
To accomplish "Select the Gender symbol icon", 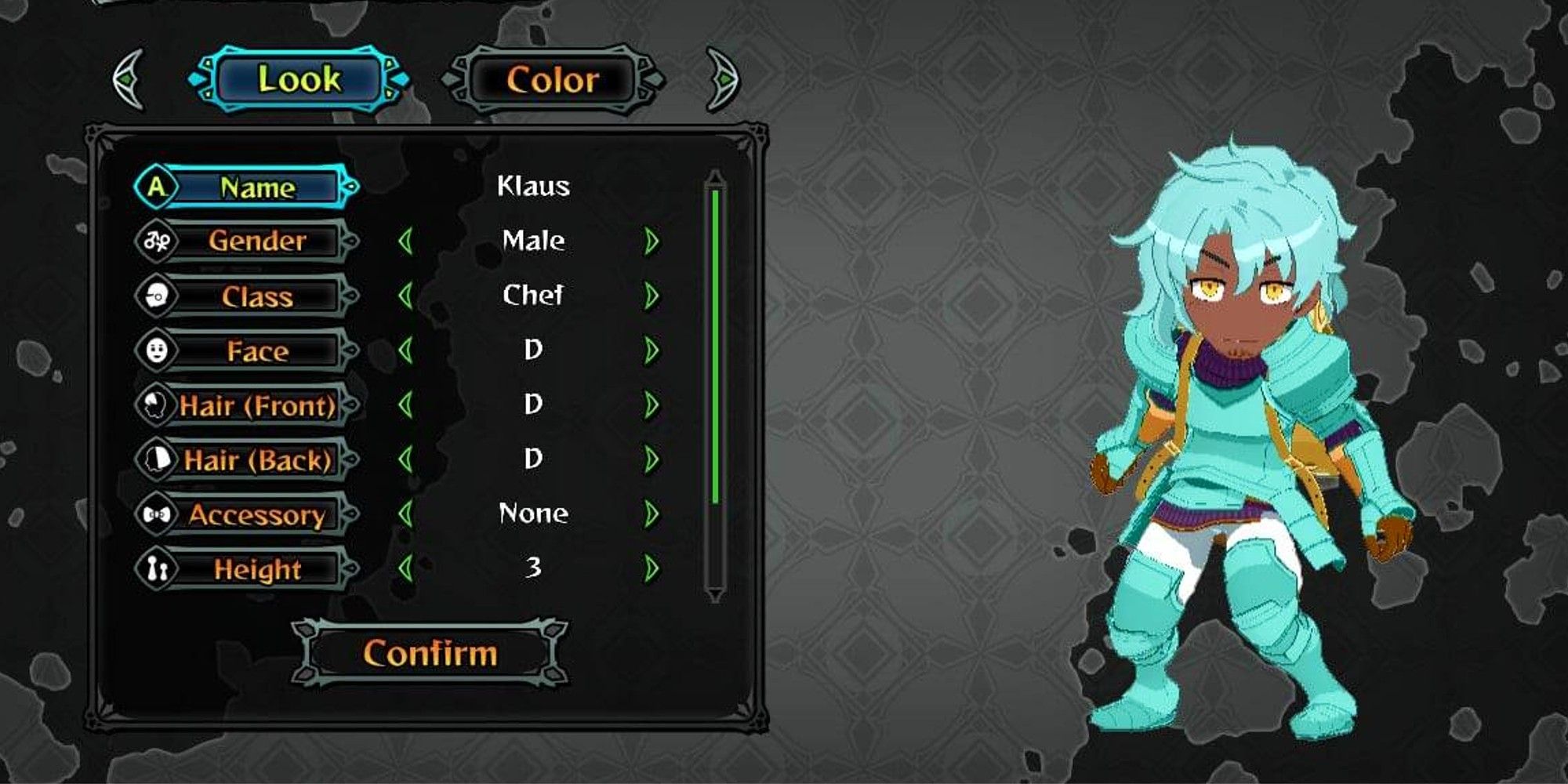I will [x=158, y=241].
